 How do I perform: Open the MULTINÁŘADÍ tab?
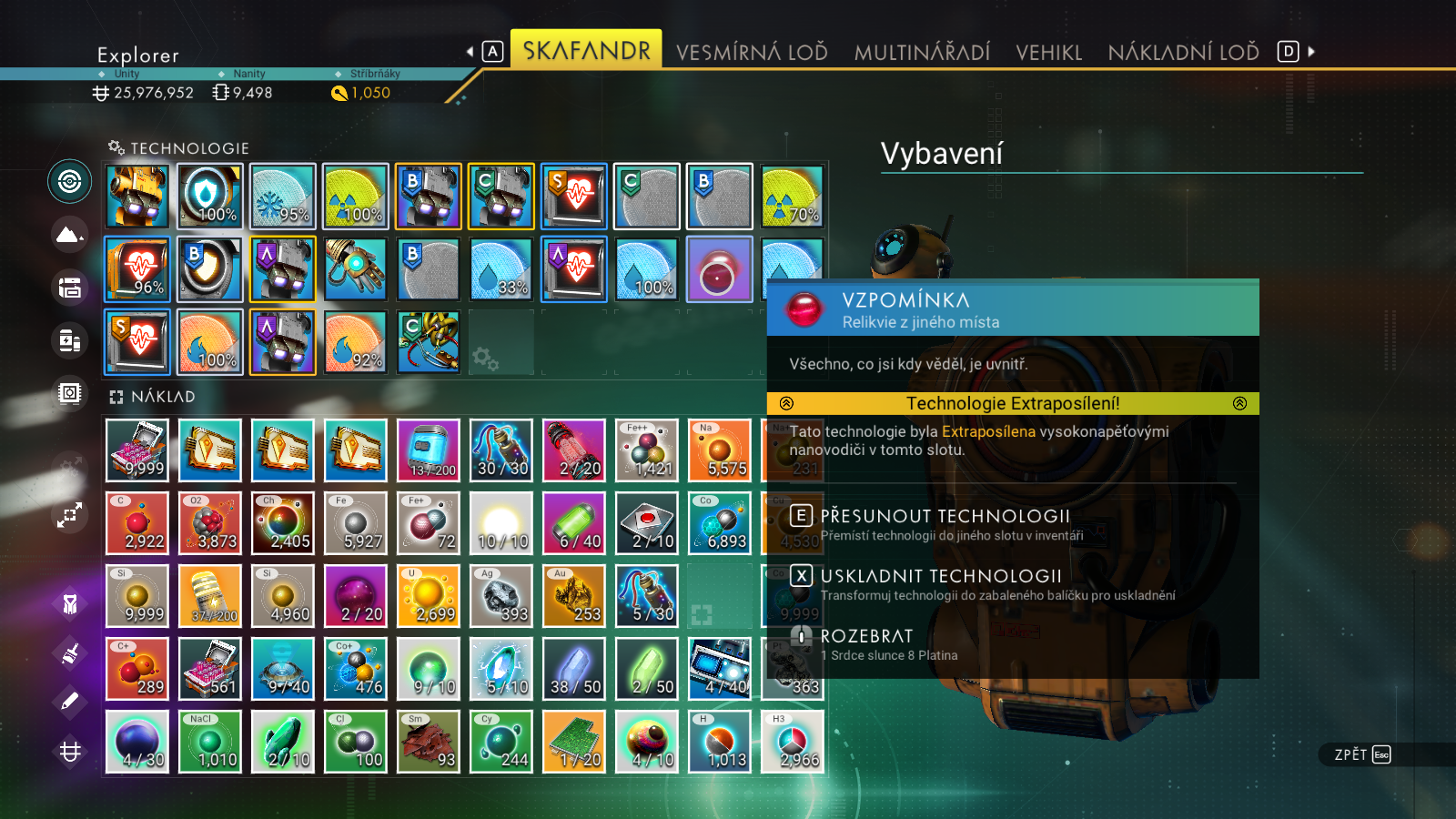point(922,52)
